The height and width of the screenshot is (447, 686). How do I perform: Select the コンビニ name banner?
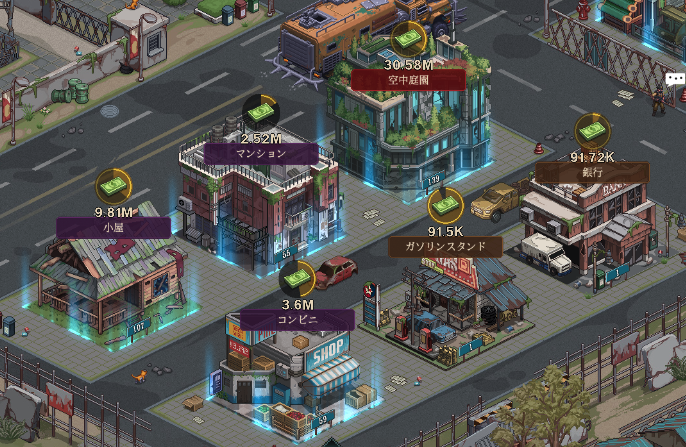[x=298, y=320]
